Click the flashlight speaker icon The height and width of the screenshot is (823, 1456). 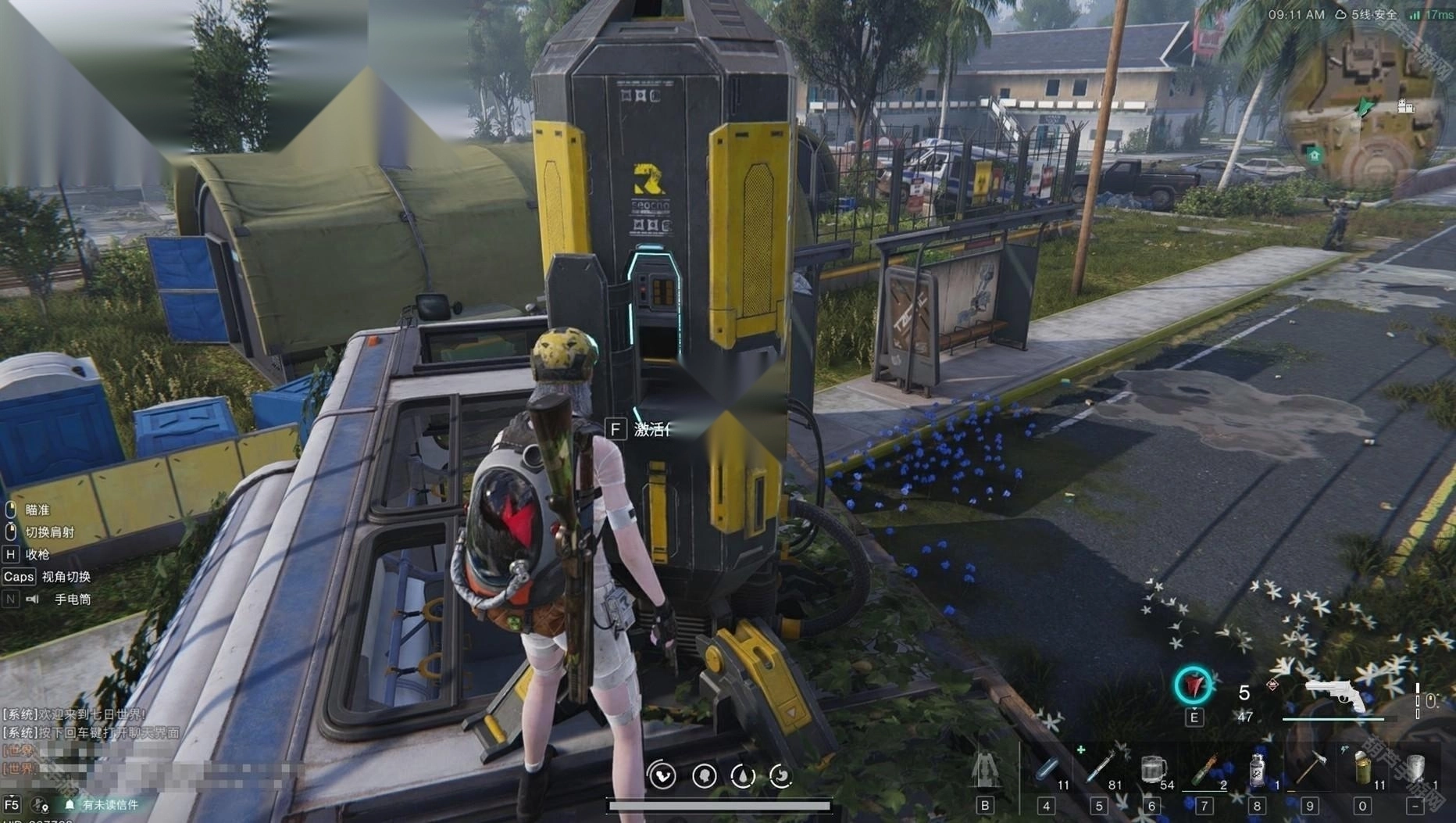pos(33,599)
